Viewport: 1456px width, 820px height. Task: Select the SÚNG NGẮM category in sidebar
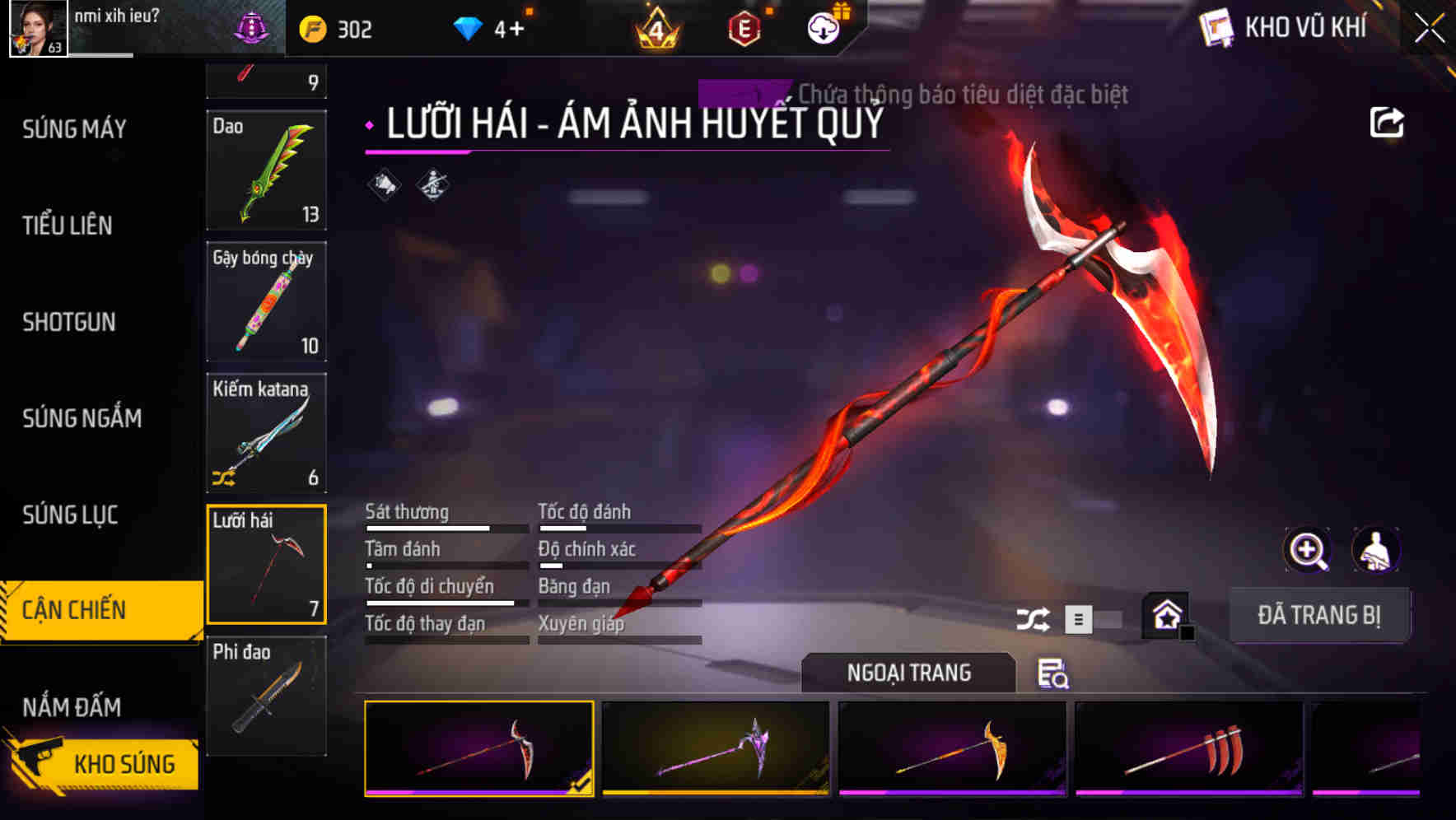pos(80,418)
